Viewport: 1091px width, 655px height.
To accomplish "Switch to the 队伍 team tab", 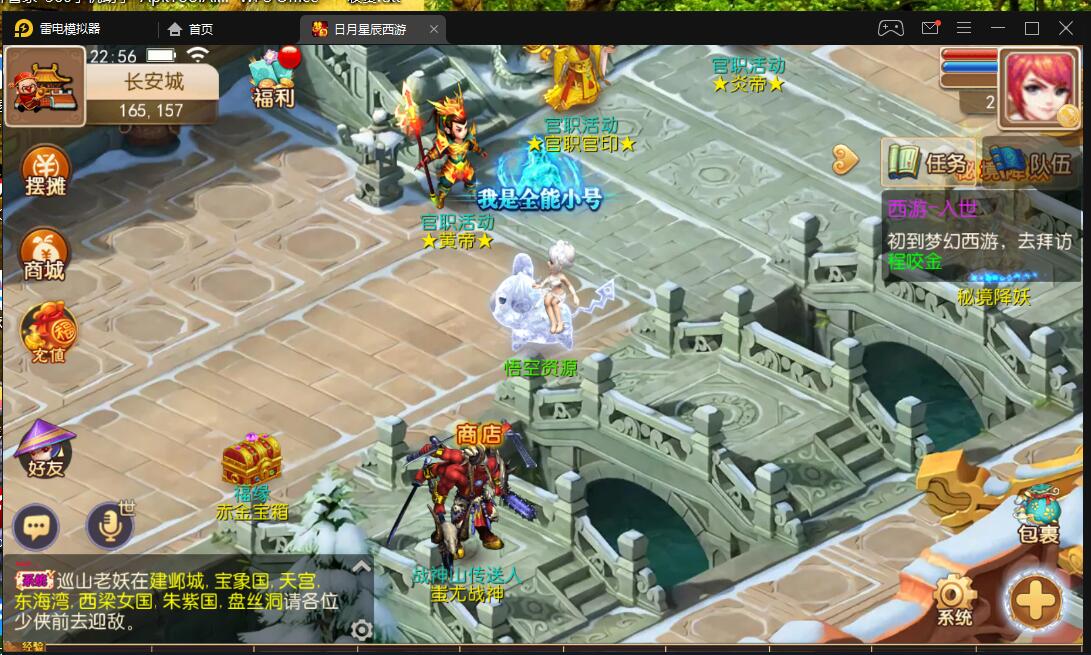I will (1030, 162).
